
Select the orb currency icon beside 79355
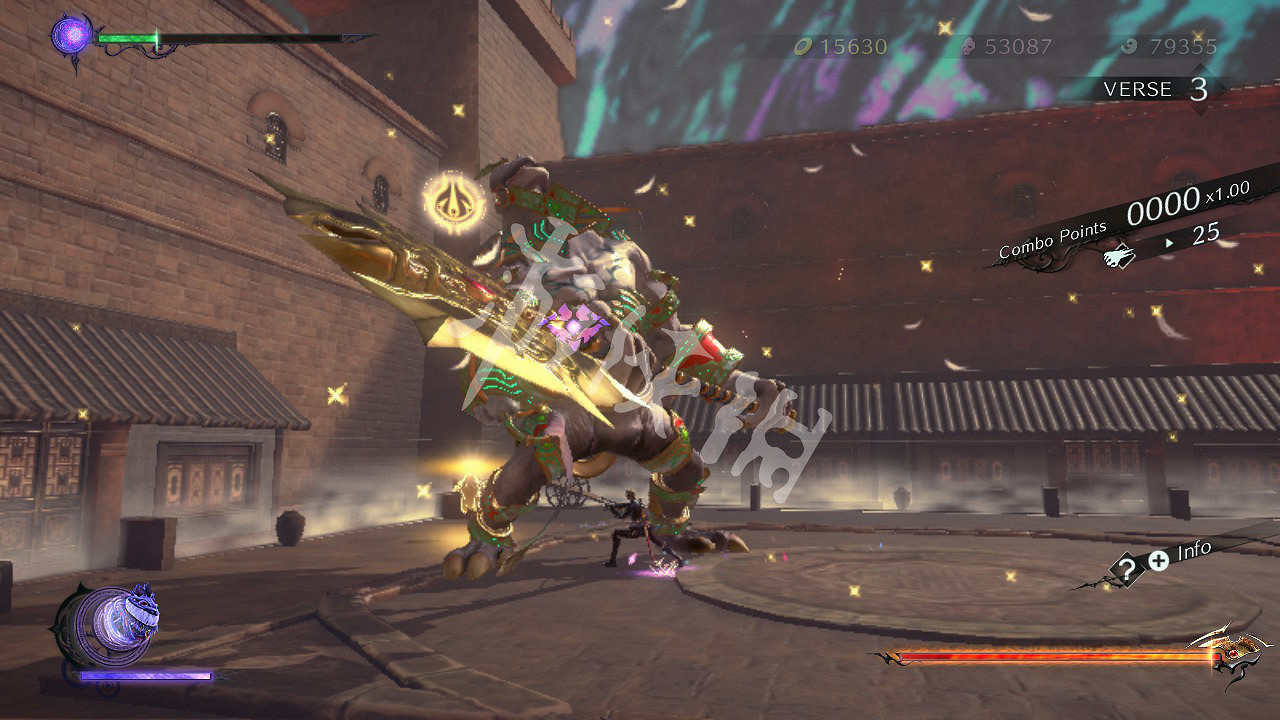1129,46
